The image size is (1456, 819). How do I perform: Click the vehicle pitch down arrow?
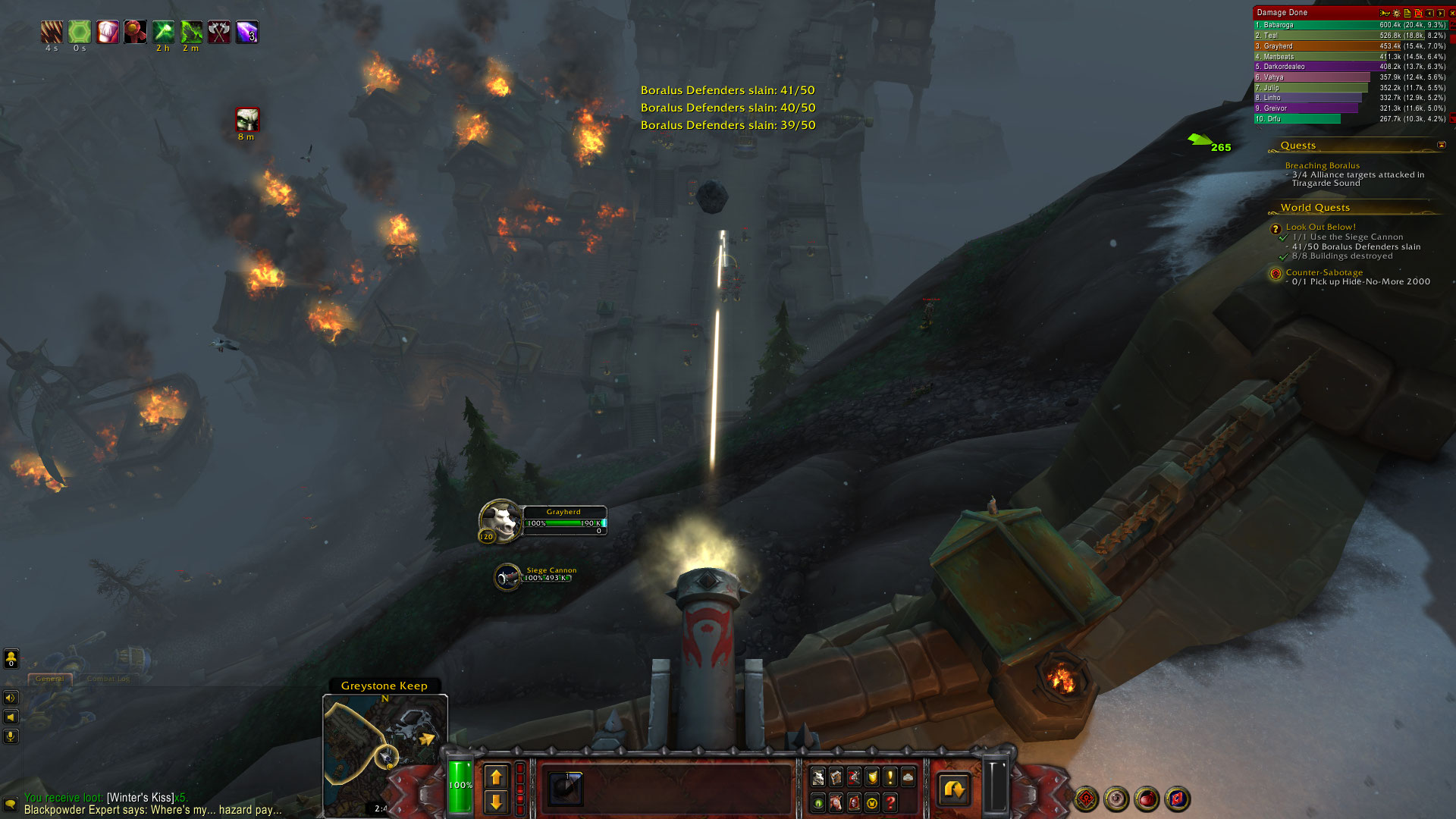click(x=496, y=802)
